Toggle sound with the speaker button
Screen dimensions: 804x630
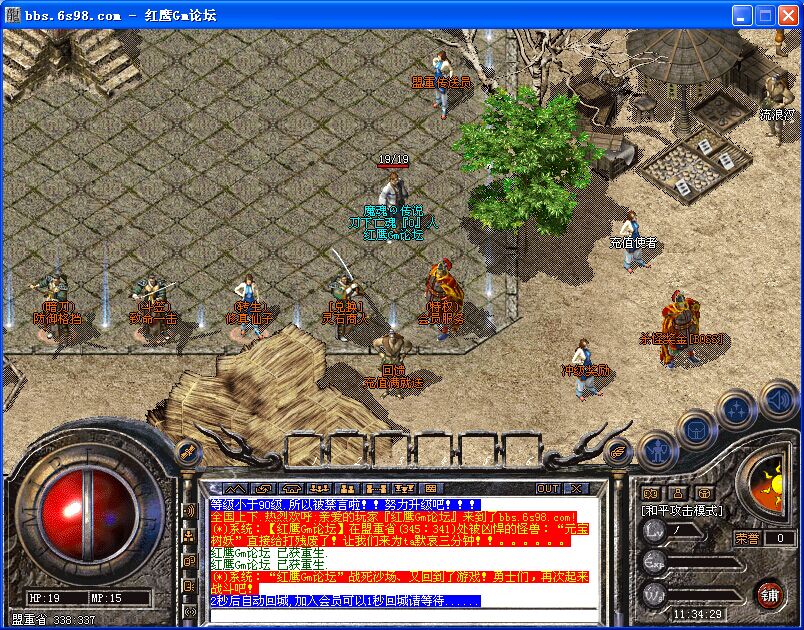point(779,401)
